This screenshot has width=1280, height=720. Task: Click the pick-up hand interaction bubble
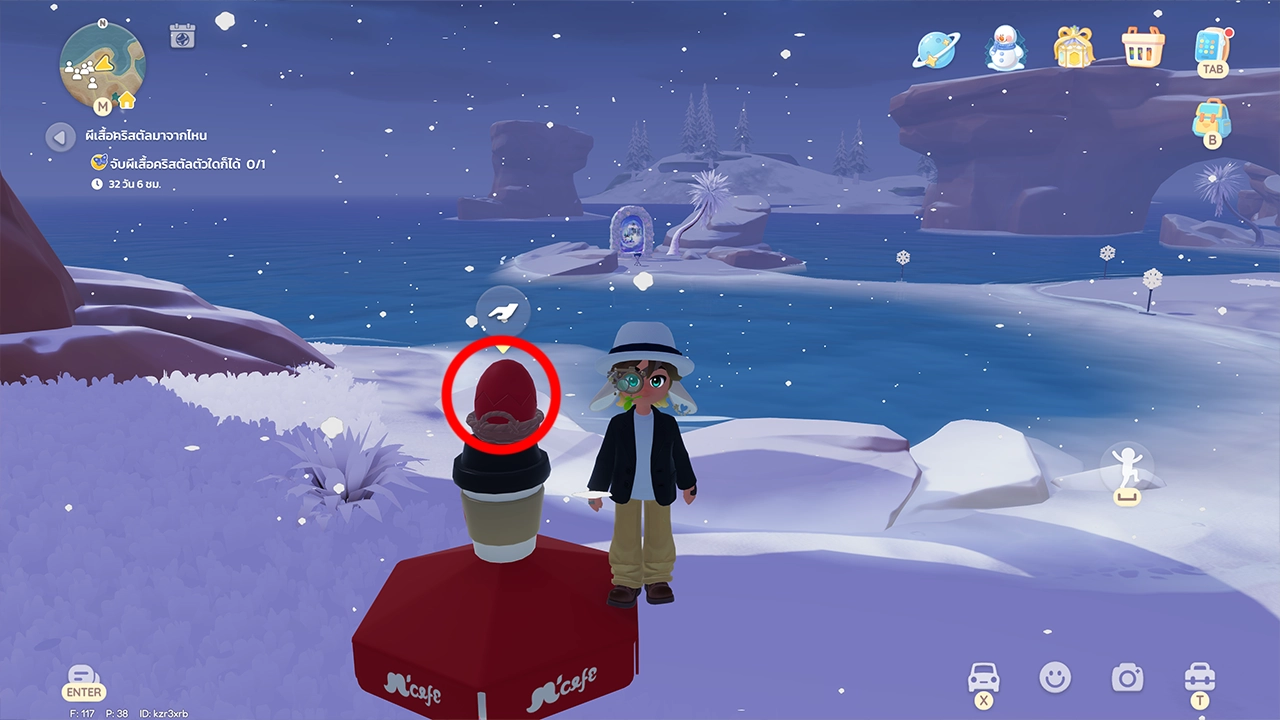point(502,311)
